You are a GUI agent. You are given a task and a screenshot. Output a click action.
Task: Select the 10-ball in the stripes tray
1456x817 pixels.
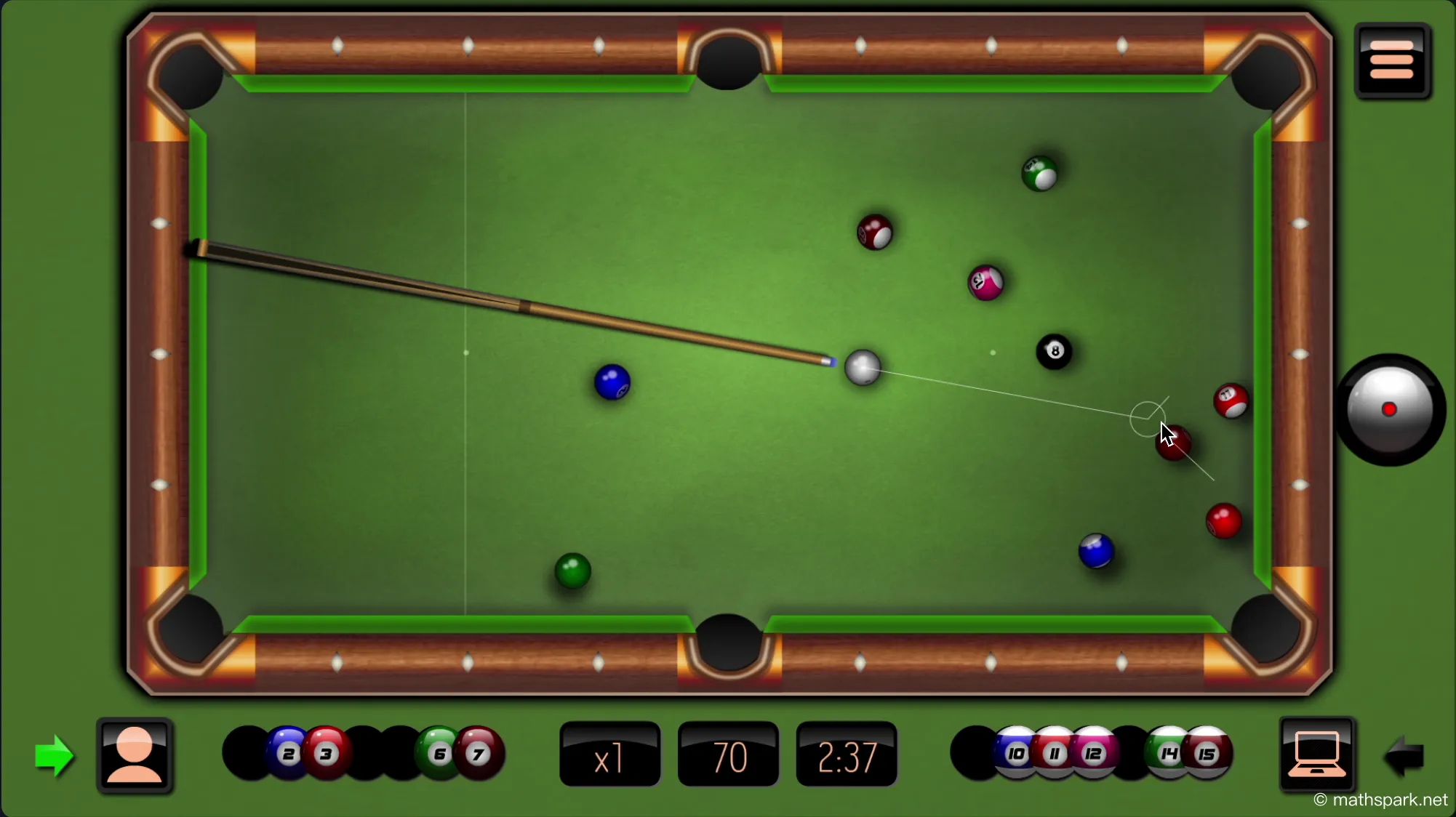click(x=1016, y=754)
